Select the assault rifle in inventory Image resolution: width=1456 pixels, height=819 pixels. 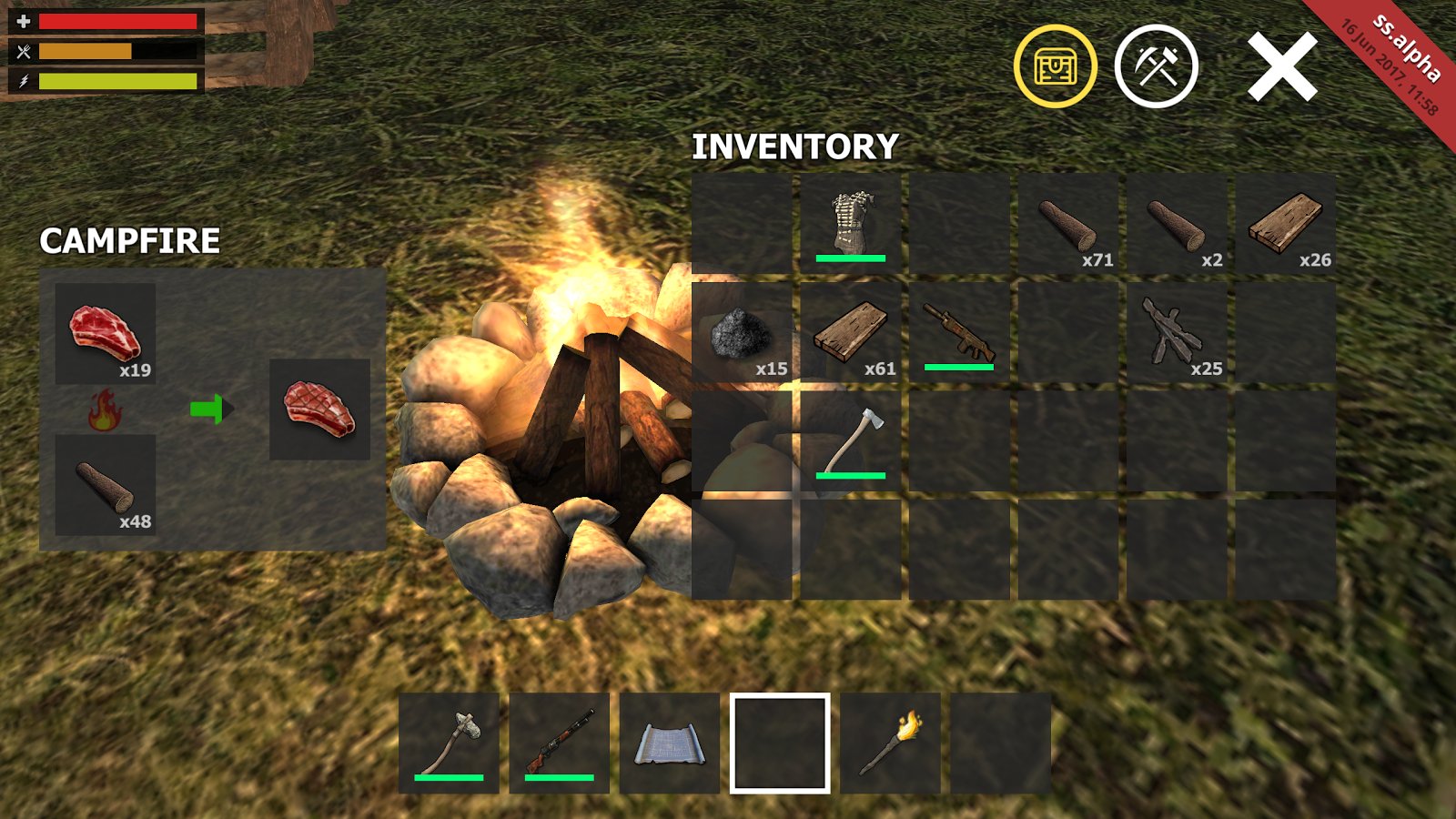(959, 332)
